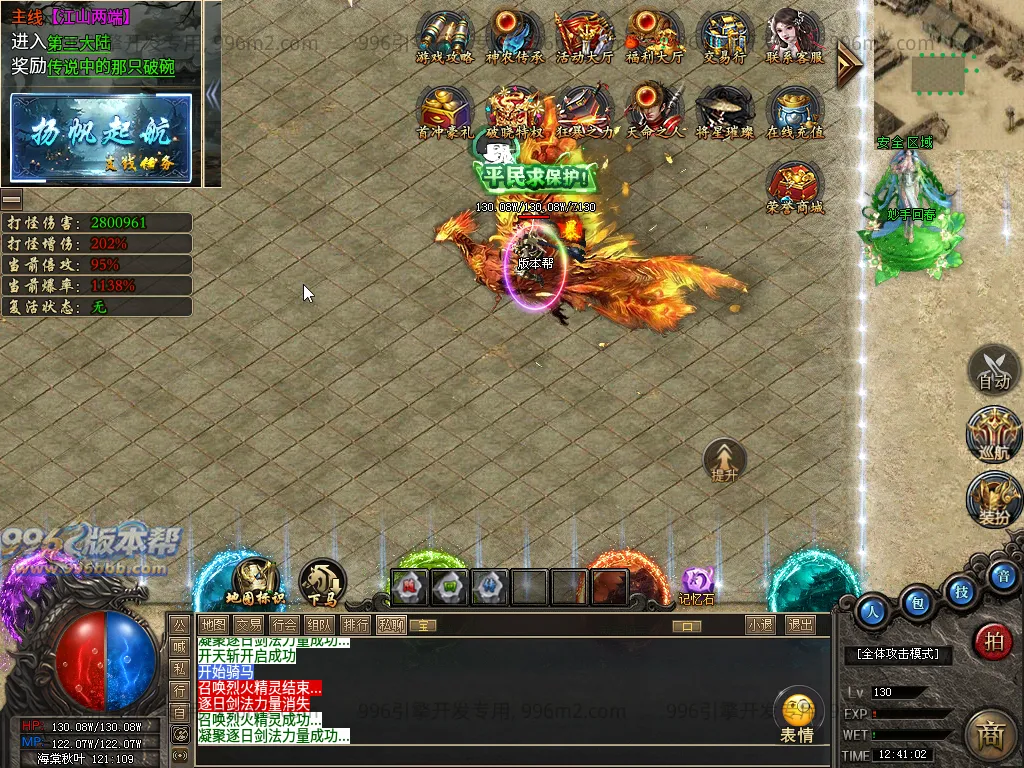1024x768 pixels.
Task: Toggle 自动 auto-combat button
Action: (x=993, y=371)
